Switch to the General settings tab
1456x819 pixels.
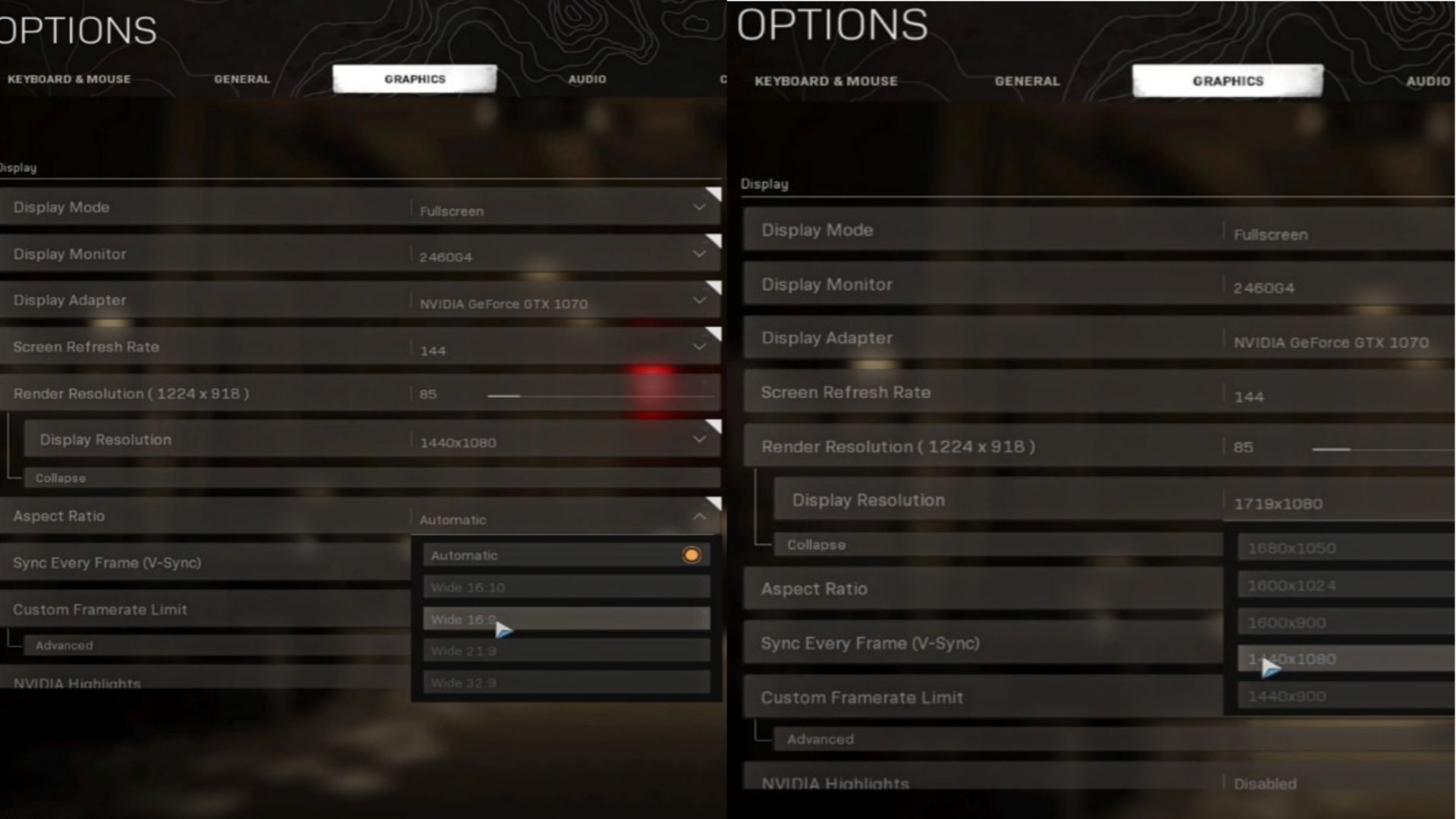[243, 79]
